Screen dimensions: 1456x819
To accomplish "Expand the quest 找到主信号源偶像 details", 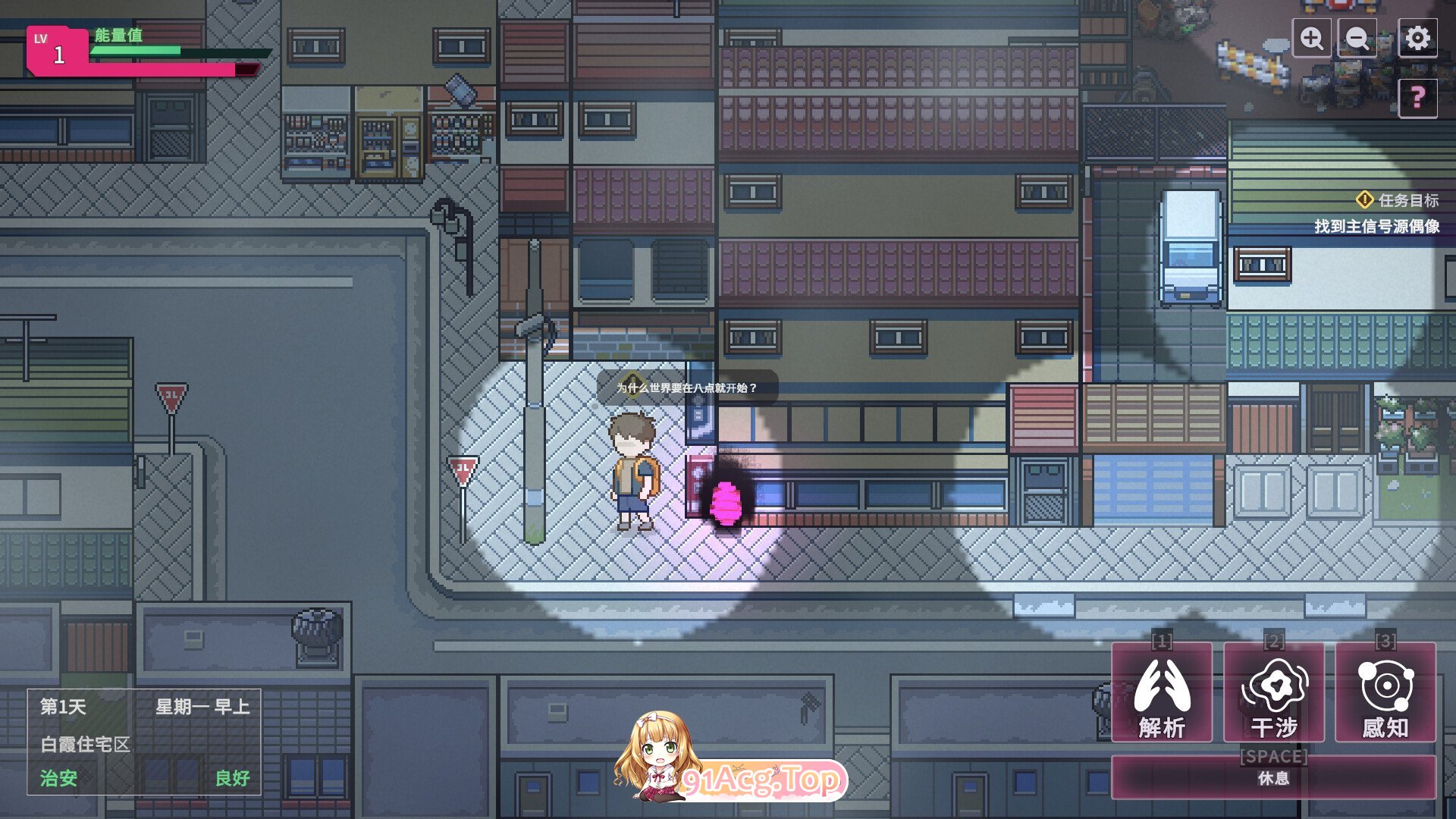I will pyautogui.click(x=1379, y=224).
